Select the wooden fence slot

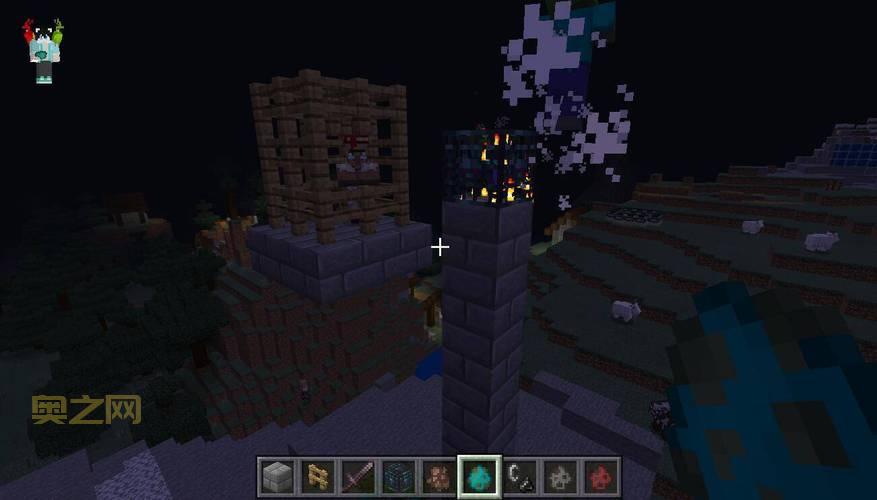(x=318, y=477)
